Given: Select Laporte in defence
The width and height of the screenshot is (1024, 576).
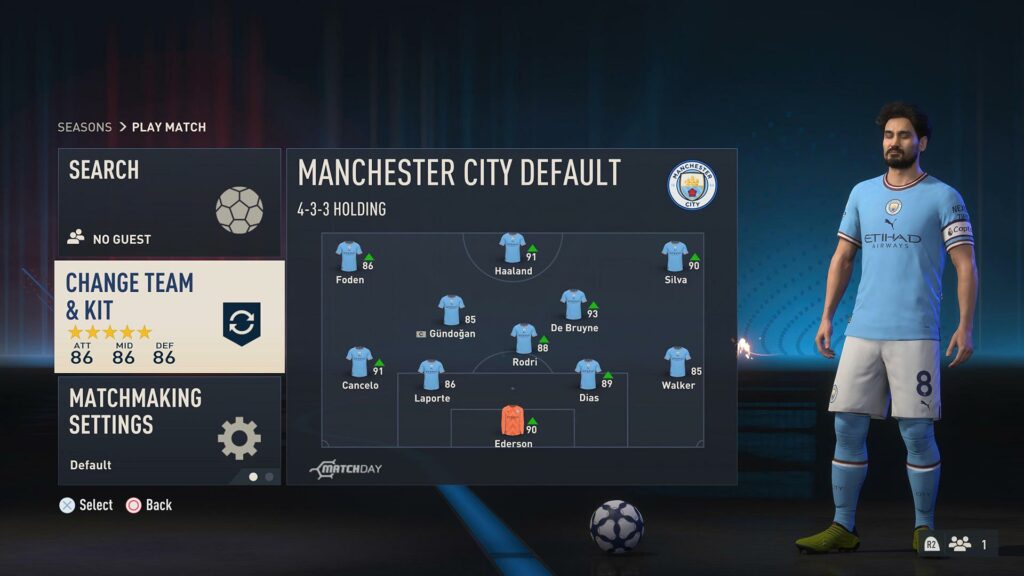Looking at the screenshot, I should coord(431,374).
